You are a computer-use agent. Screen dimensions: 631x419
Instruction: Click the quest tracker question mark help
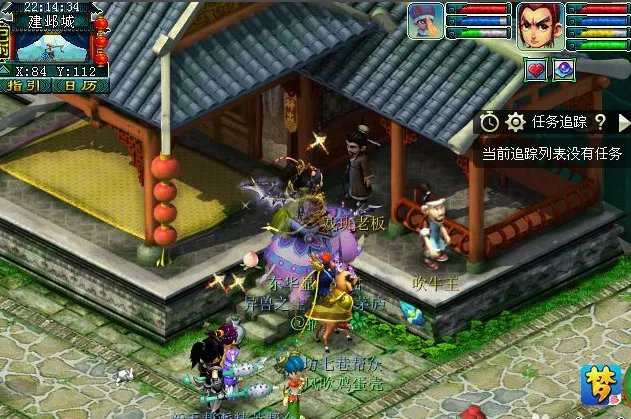(x=600, y=121)
